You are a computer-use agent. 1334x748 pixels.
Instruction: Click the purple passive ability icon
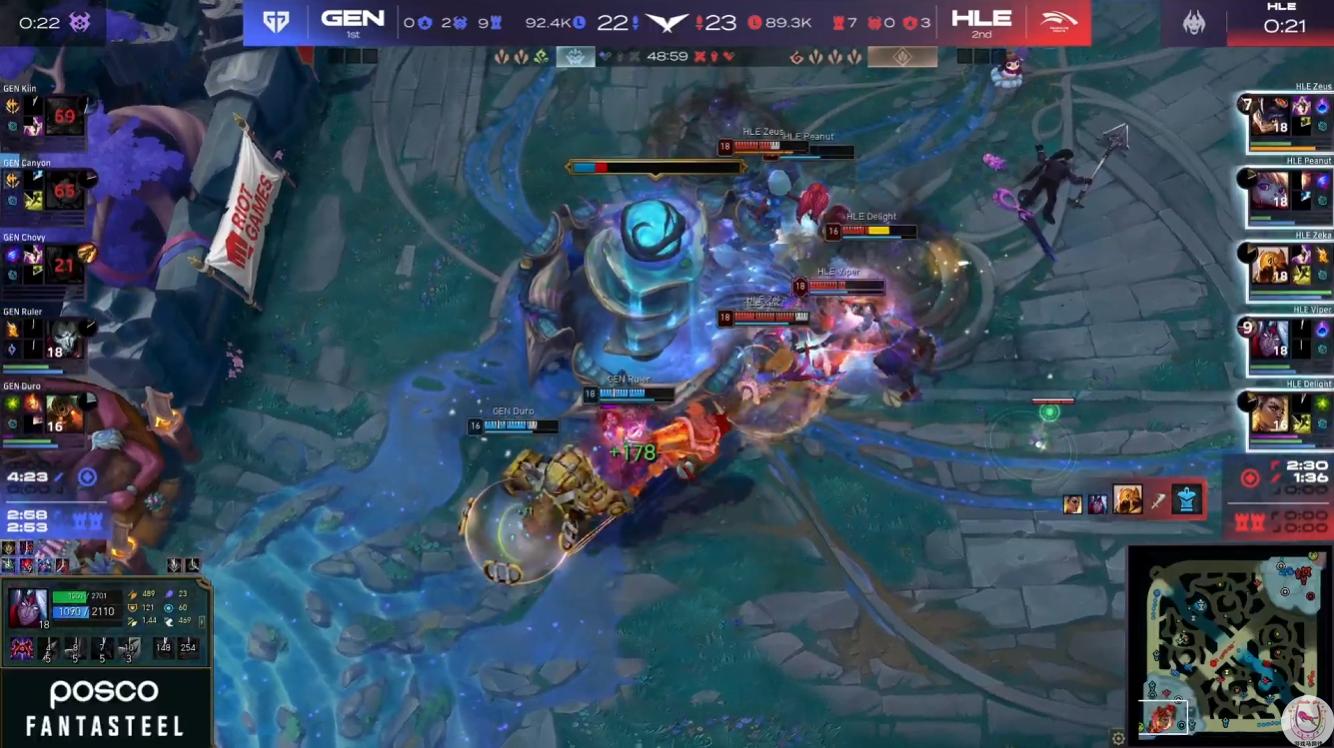click(x=21, y=648)
